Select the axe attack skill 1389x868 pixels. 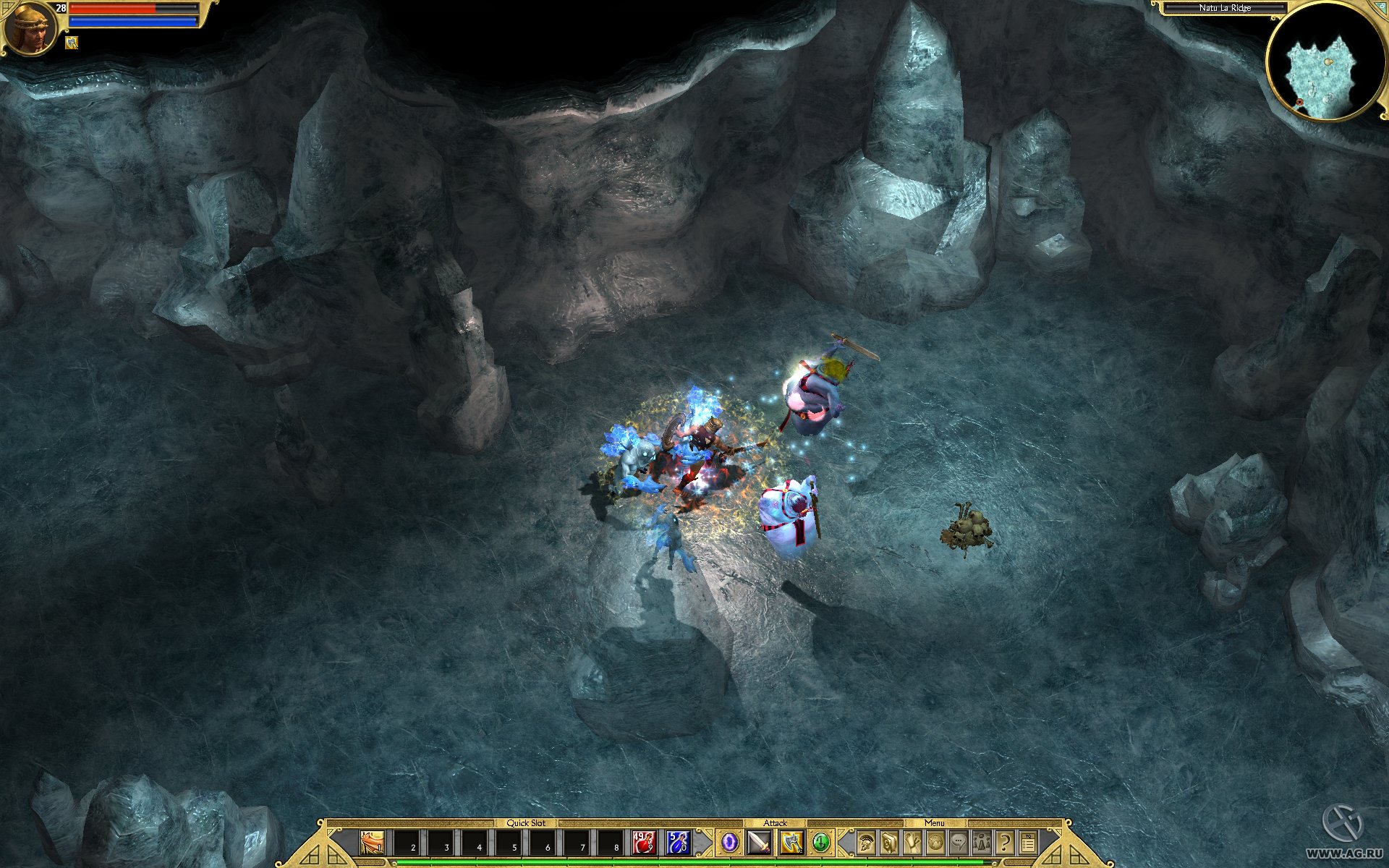[x=791, y=843]
